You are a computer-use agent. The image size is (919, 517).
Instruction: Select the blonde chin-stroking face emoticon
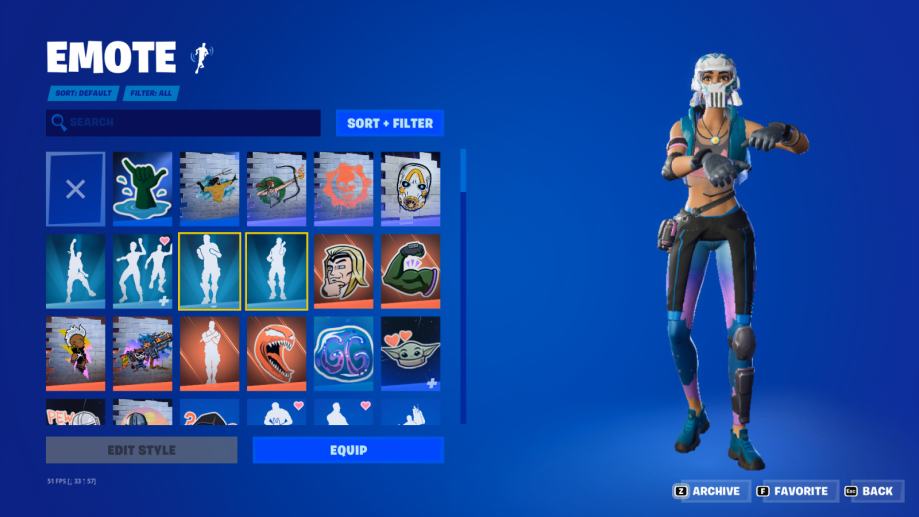343,271
